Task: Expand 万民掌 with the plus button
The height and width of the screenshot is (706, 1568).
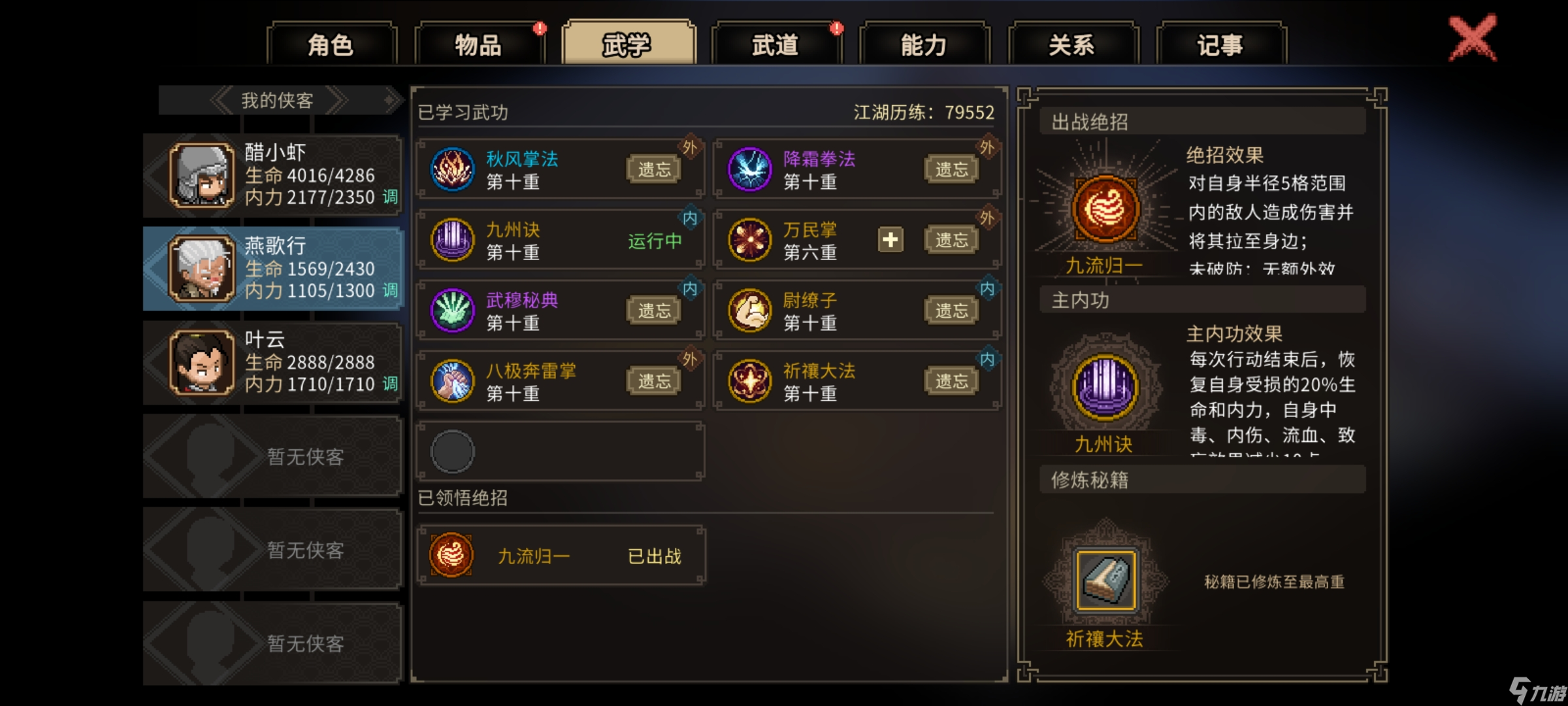Action: (890, 241)
